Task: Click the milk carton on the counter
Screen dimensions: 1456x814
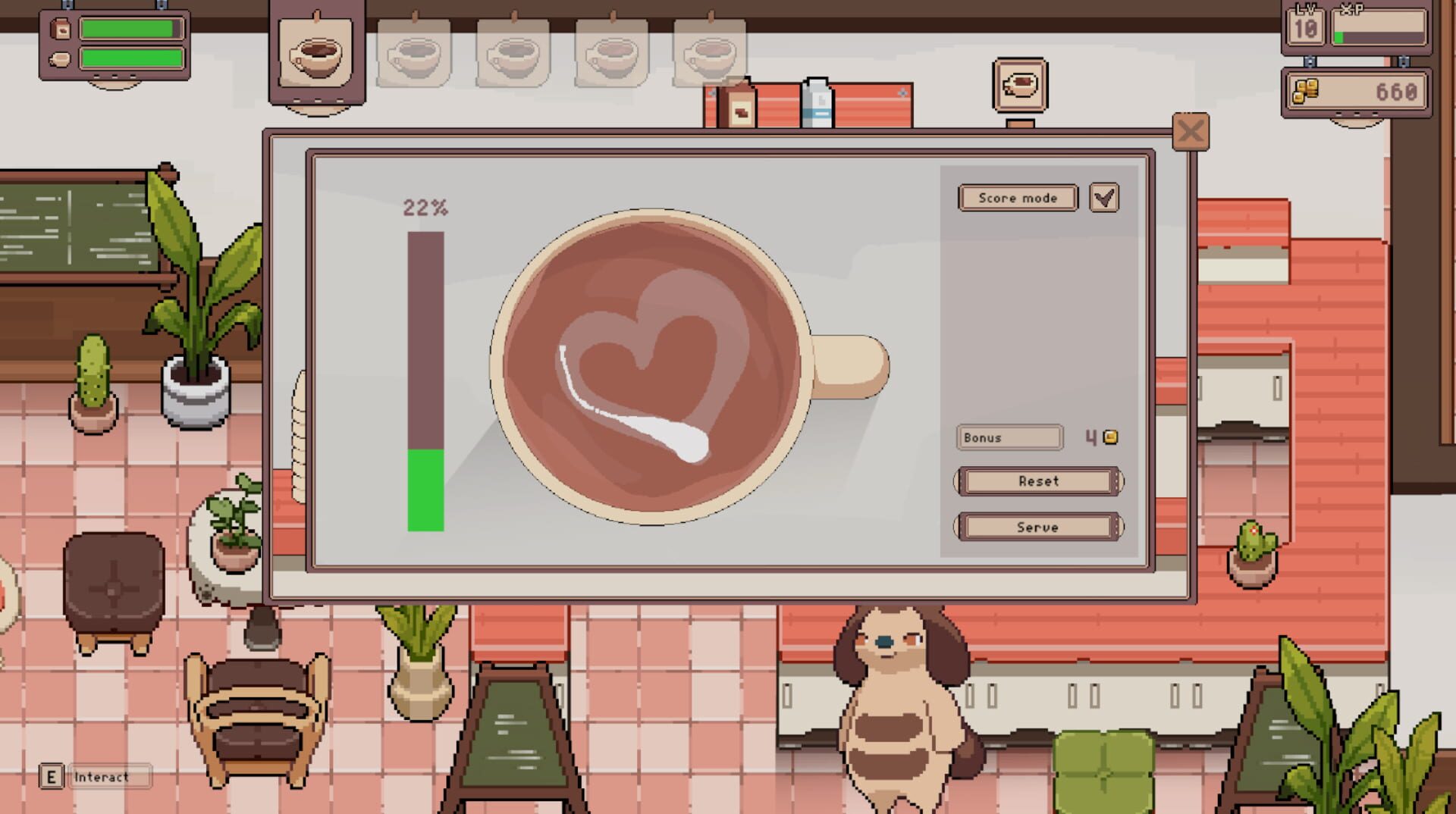Action: (815, 102)
